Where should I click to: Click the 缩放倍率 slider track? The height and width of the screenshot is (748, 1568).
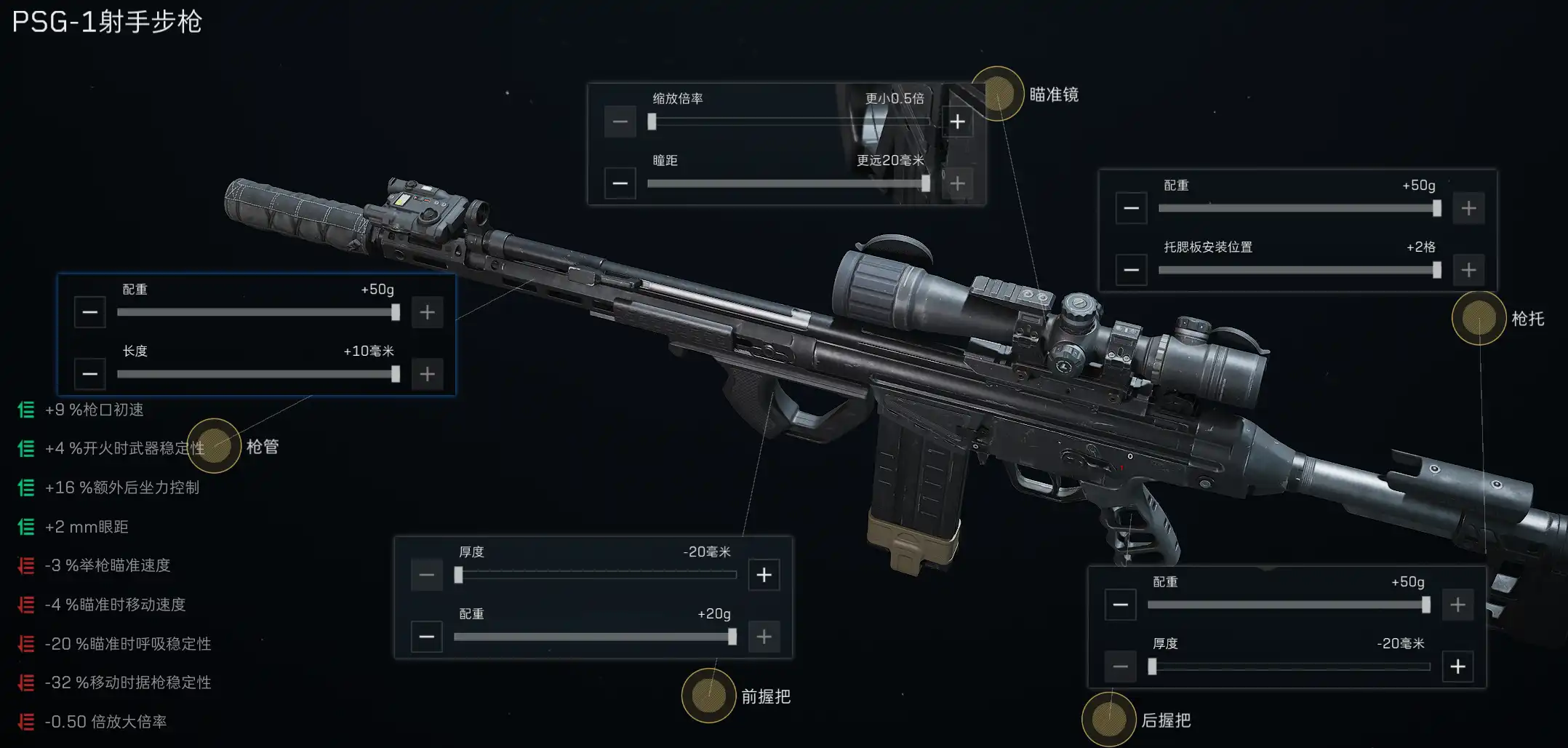788,122
